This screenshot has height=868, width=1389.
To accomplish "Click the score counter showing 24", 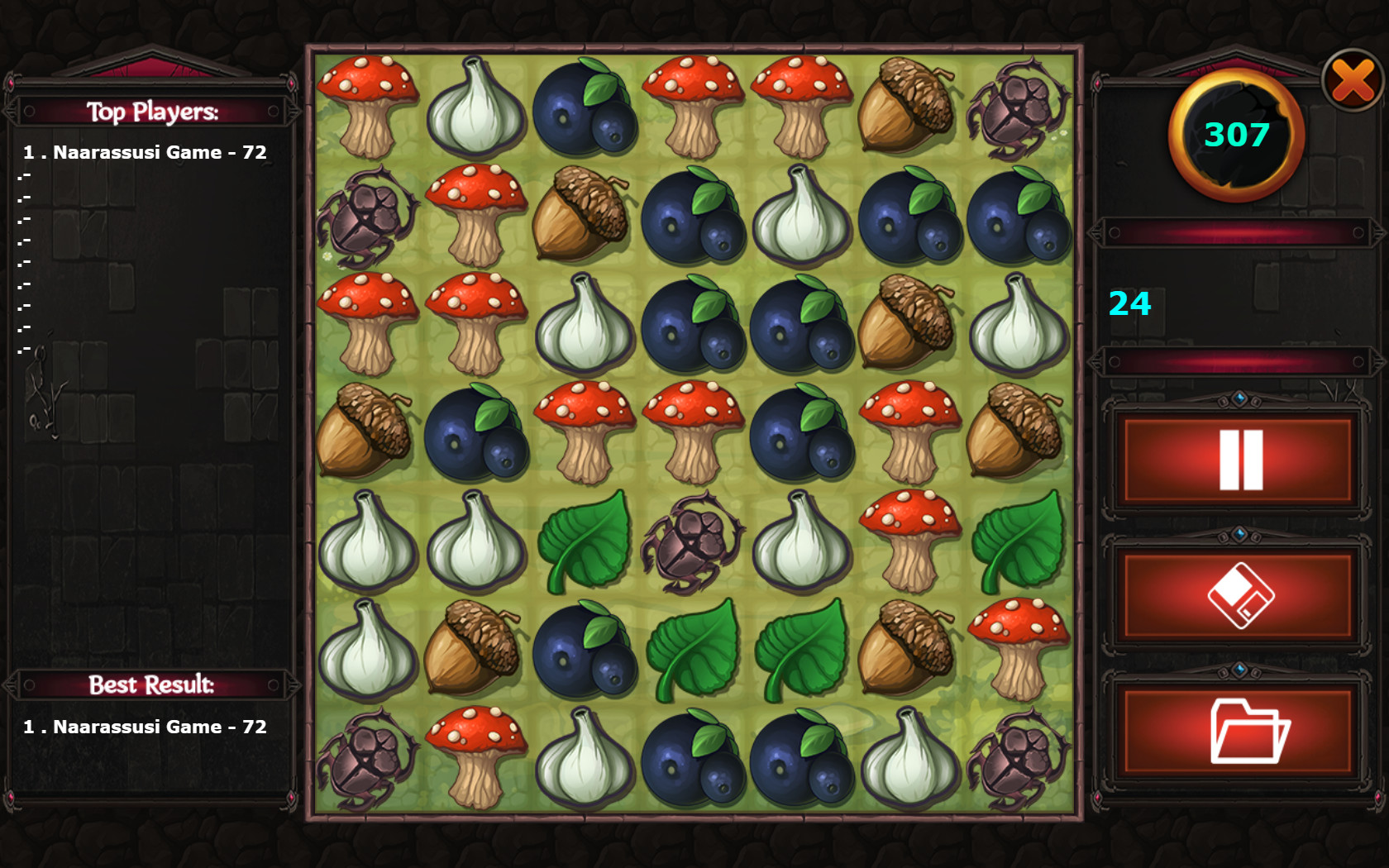I will click(x=1129, y=304).
